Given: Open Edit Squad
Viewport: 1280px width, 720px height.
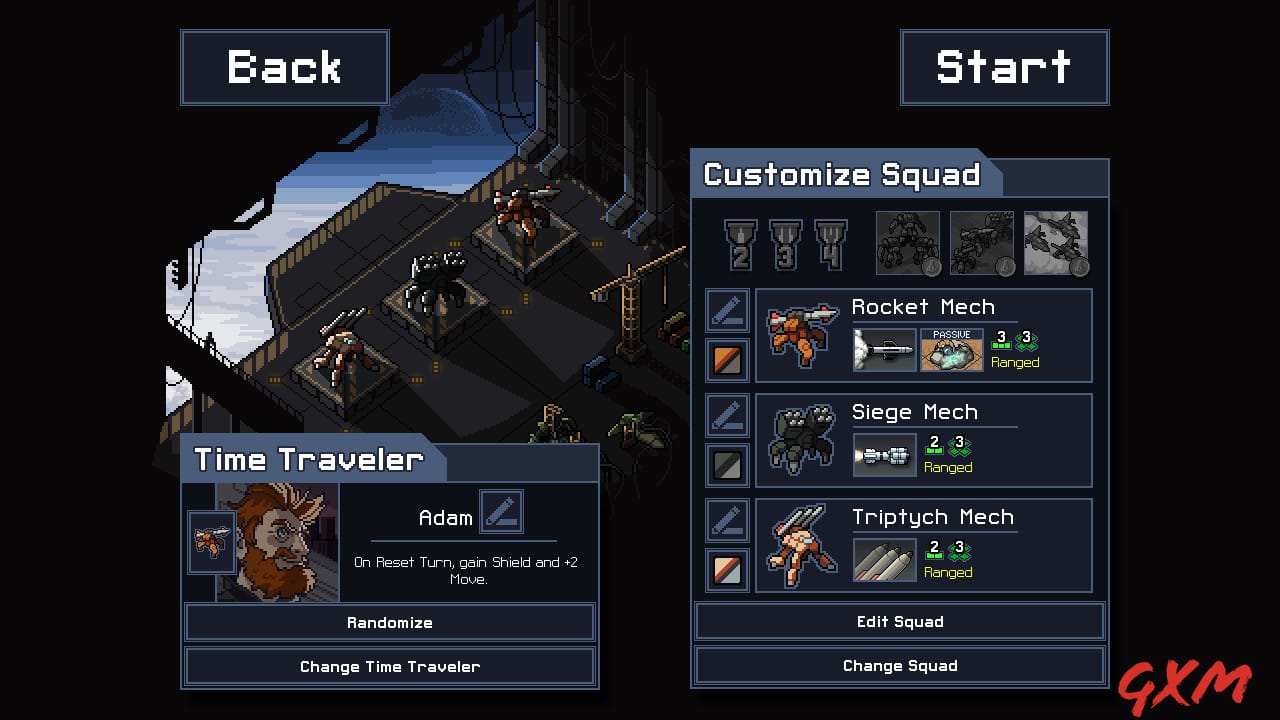Looking at the screenshot, I should 899,622.
